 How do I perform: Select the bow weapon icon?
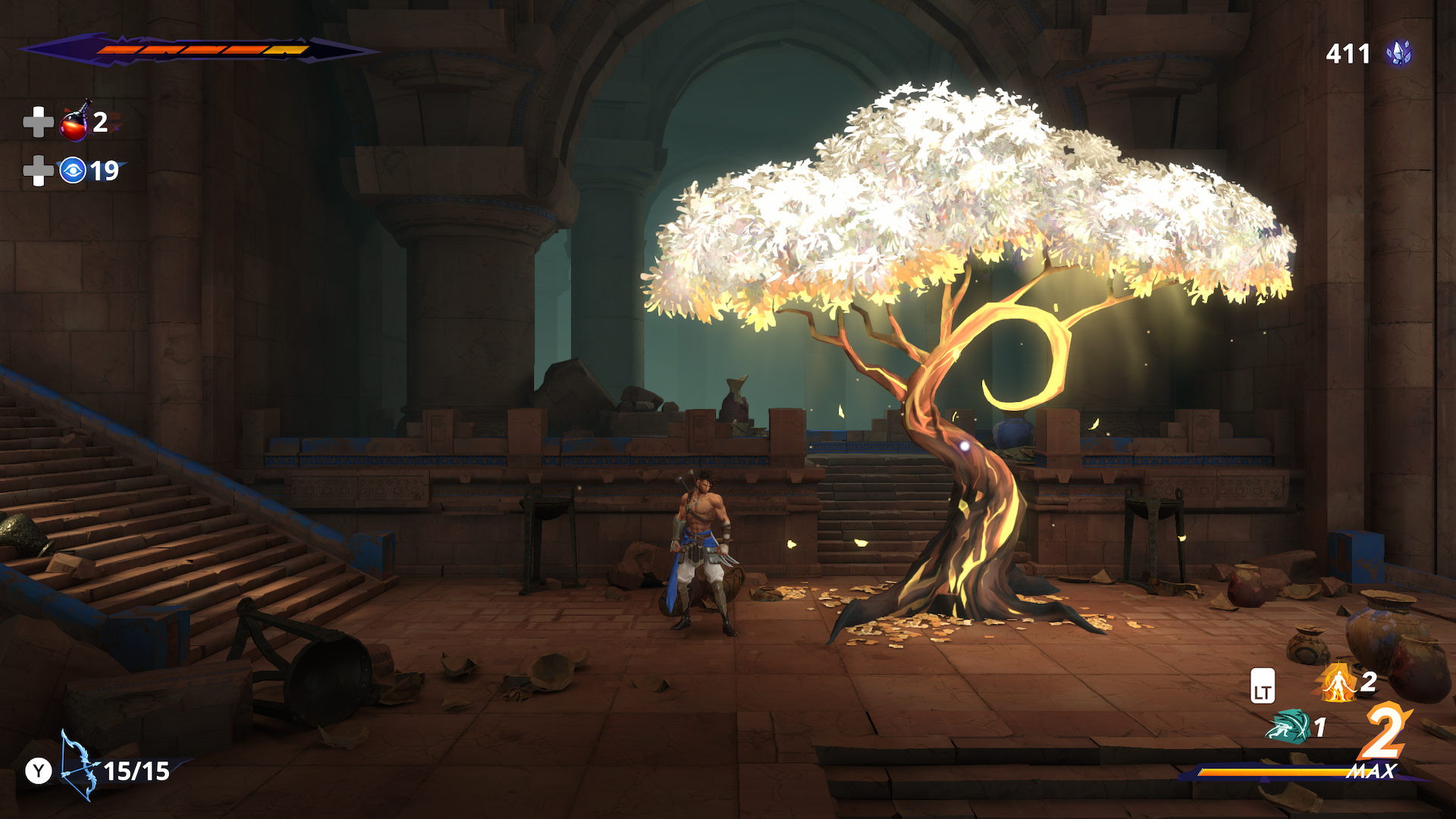tap(79, 767)
